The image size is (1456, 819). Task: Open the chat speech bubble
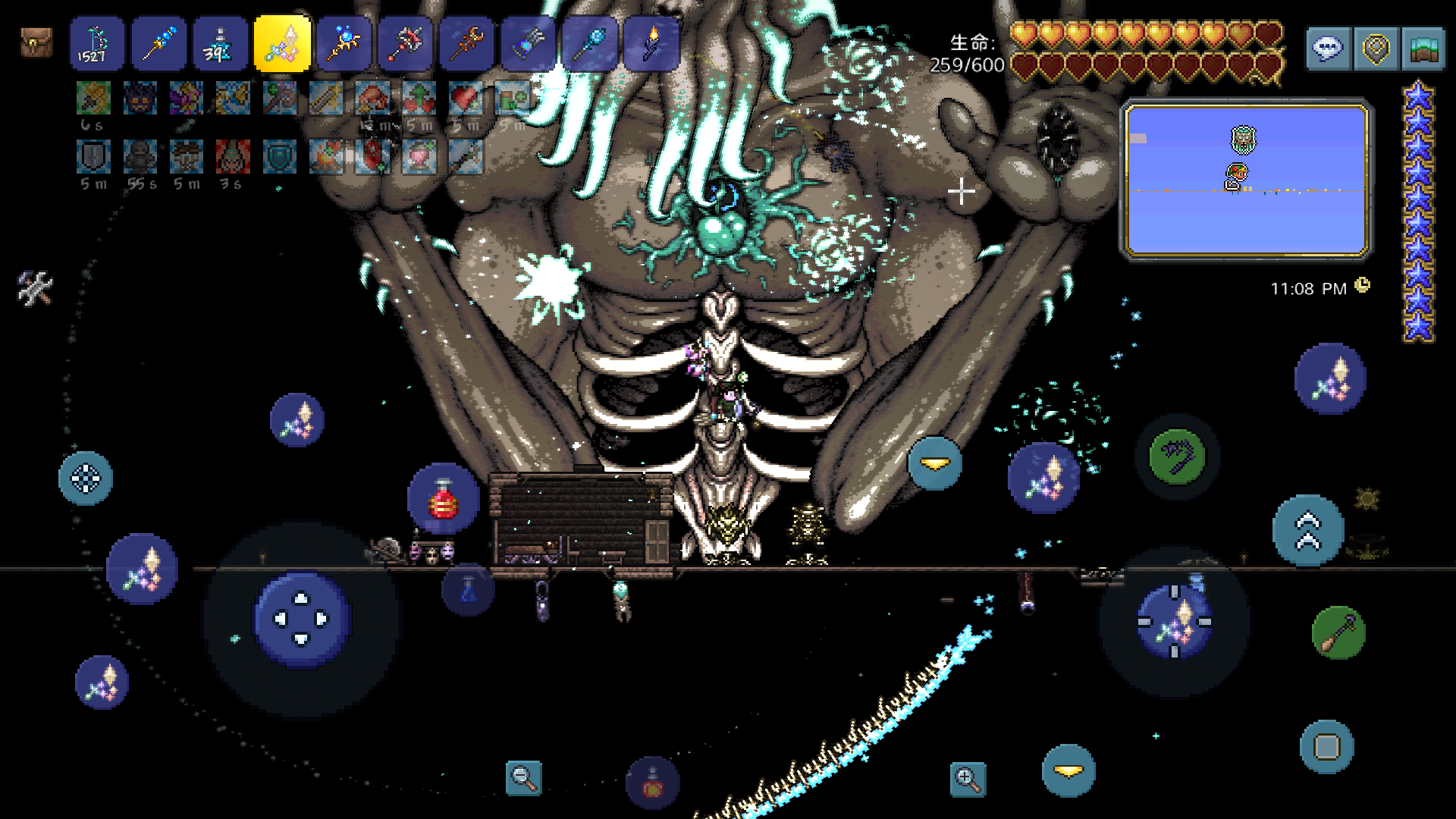(1329, 49)
